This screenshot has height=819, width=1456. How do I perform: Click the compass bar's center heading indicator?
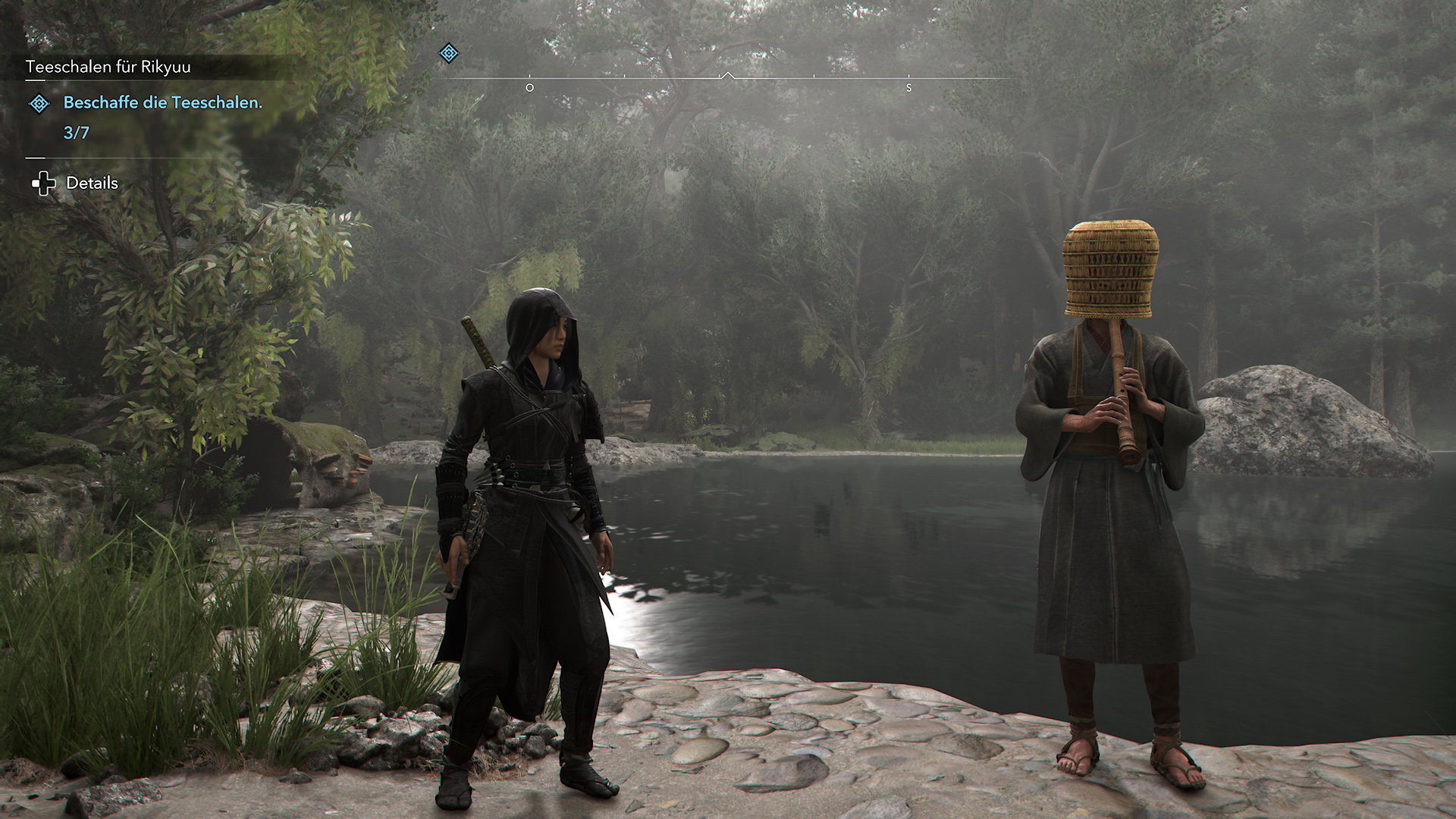pos(728,76)
